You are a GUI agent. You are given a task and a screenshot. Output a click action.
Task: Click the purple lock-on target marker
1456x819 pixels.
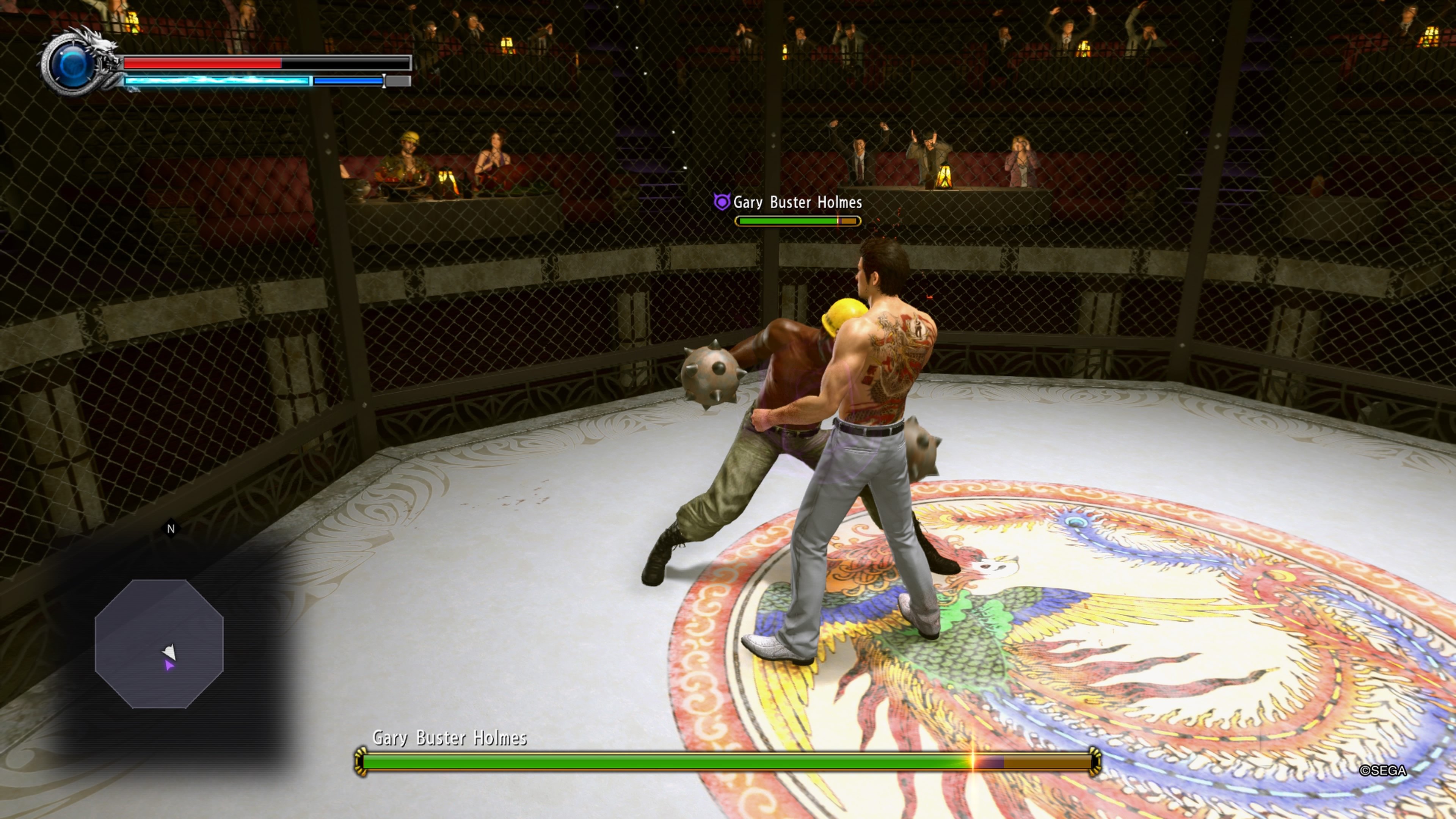point(721,202)
